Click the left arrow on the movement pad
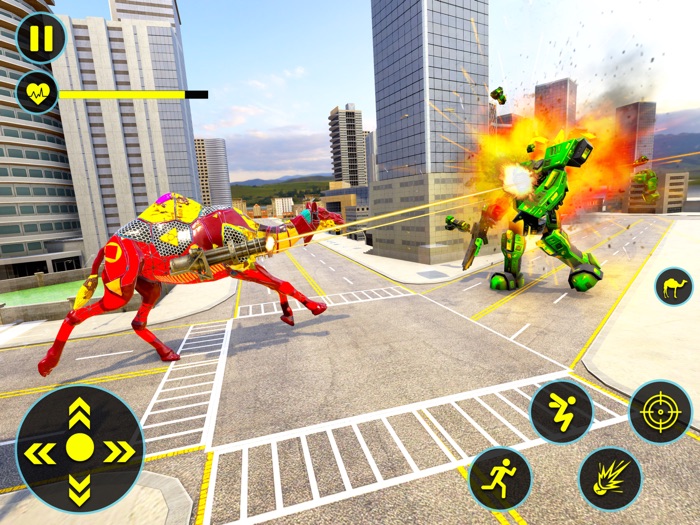This screenshot has height=525, width=700. pos(39,452)
